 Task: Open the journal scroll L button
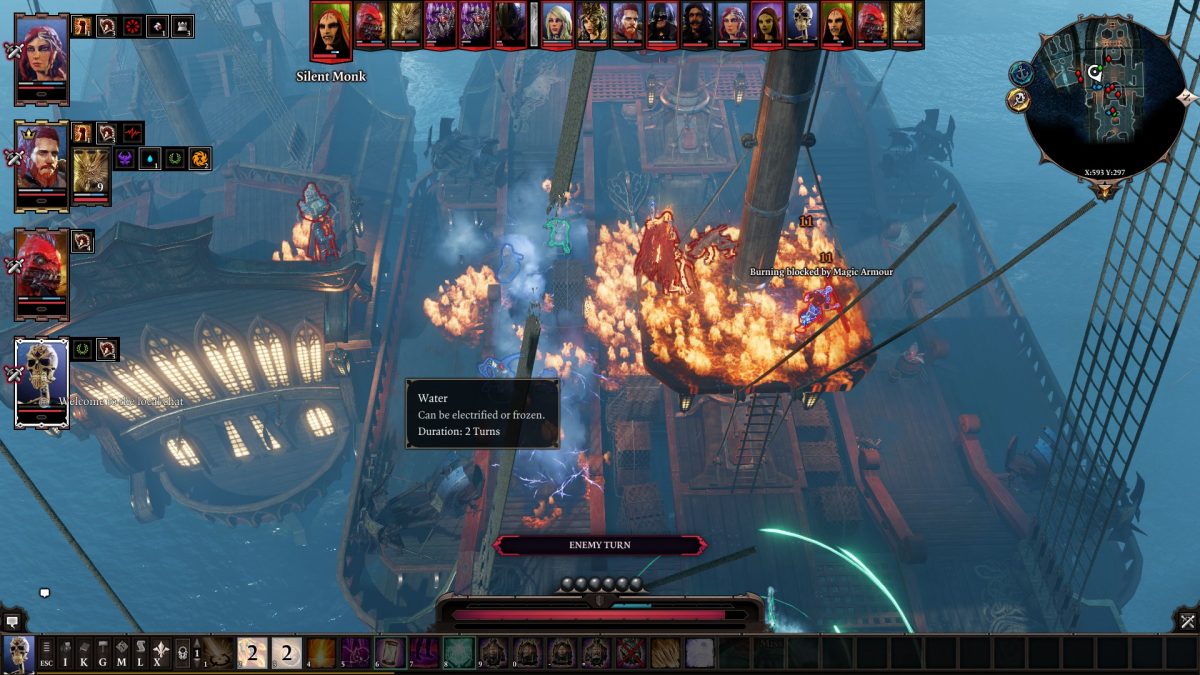coord(141,653)
